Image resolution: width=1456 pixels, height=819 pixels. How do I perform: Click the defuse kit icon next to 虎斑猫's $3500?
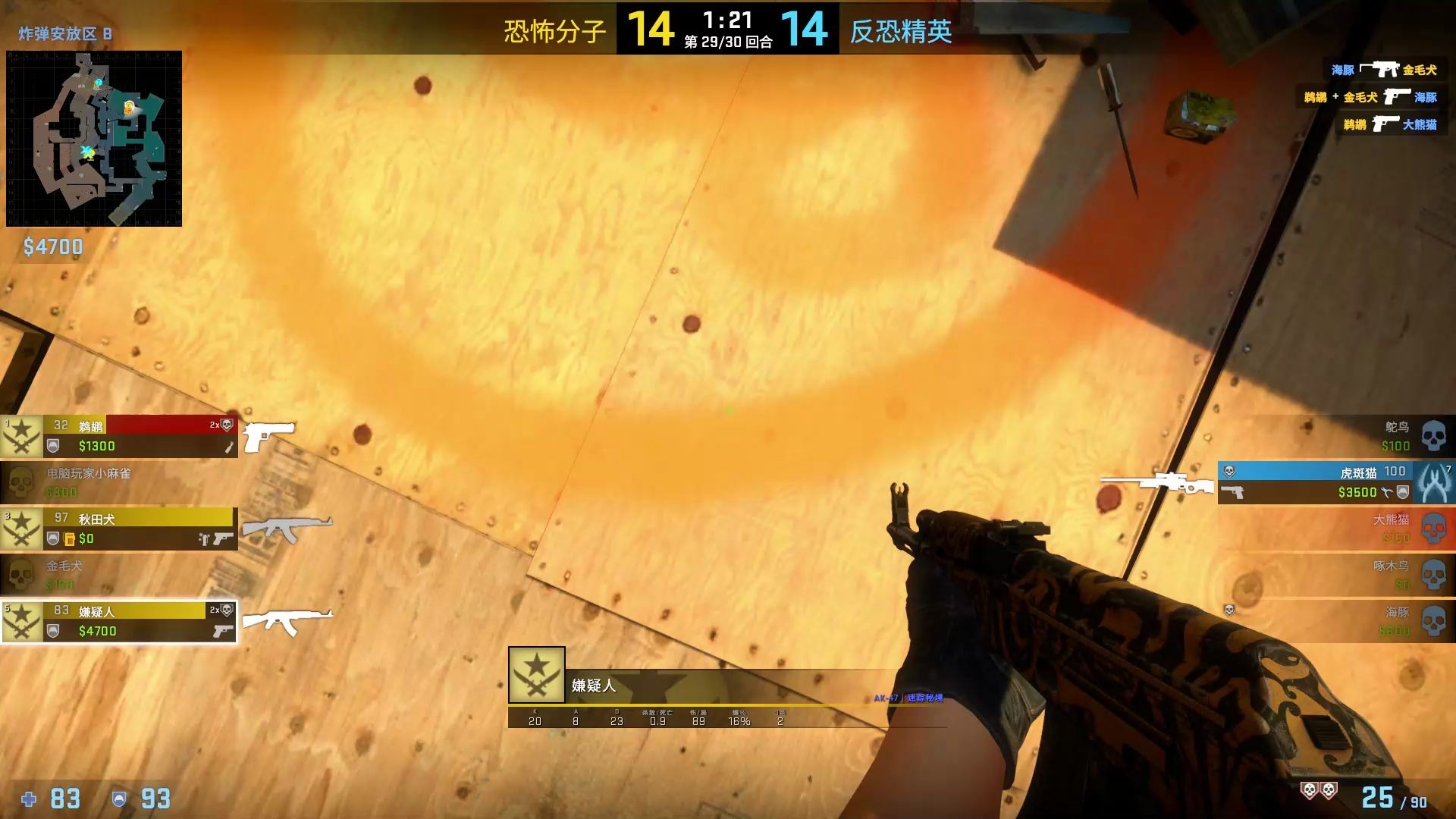coord(1385,493)
